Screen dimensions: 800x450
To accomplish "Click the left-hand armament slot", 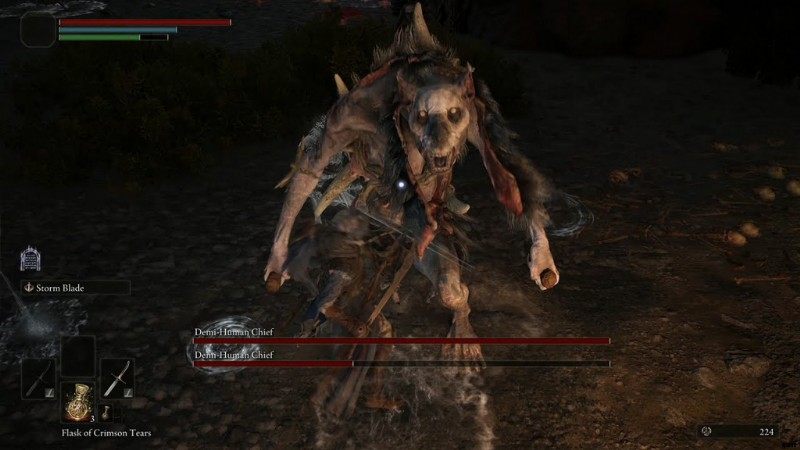I will point(39,378).
